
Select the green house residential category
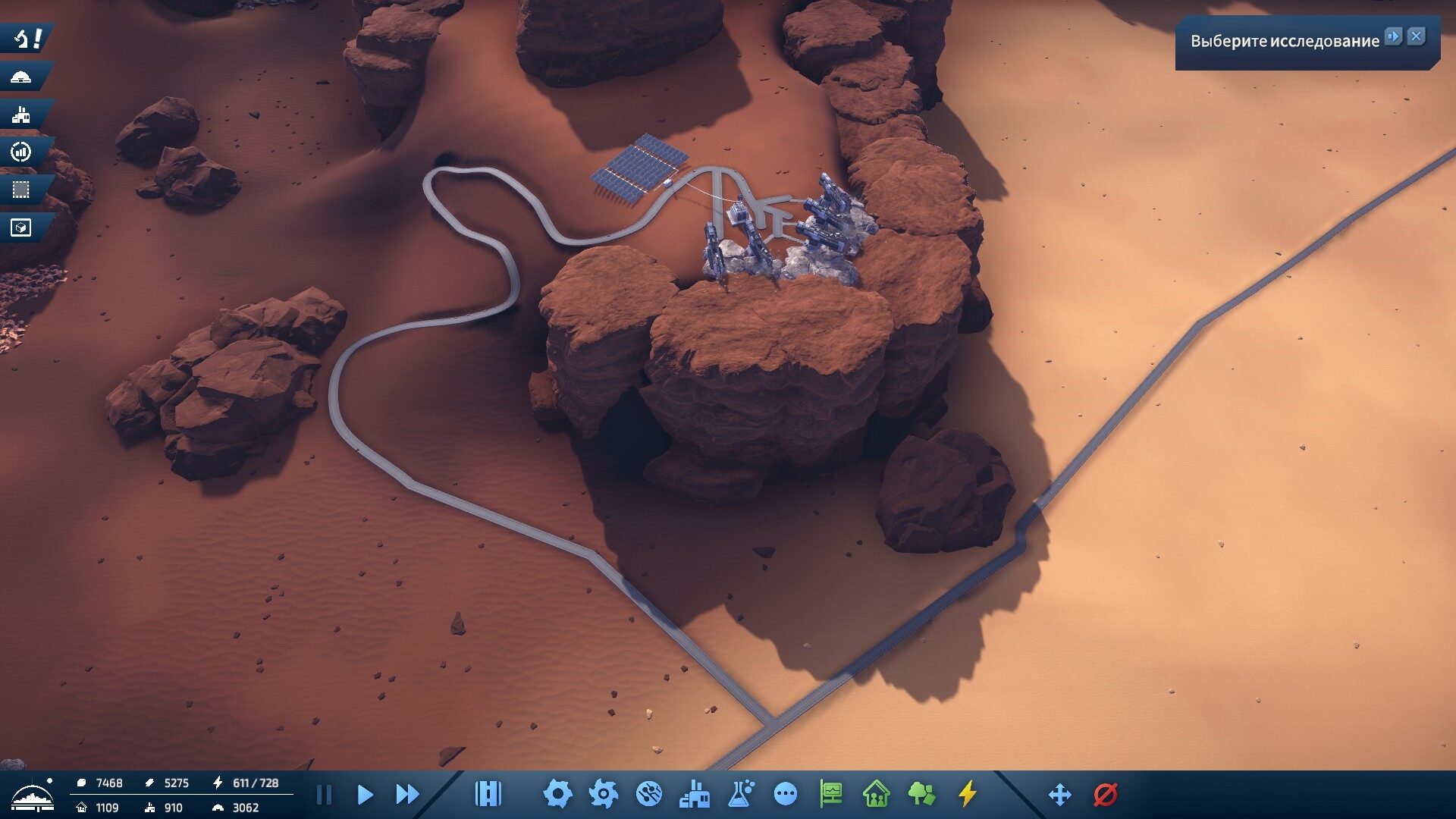[876, 794]
